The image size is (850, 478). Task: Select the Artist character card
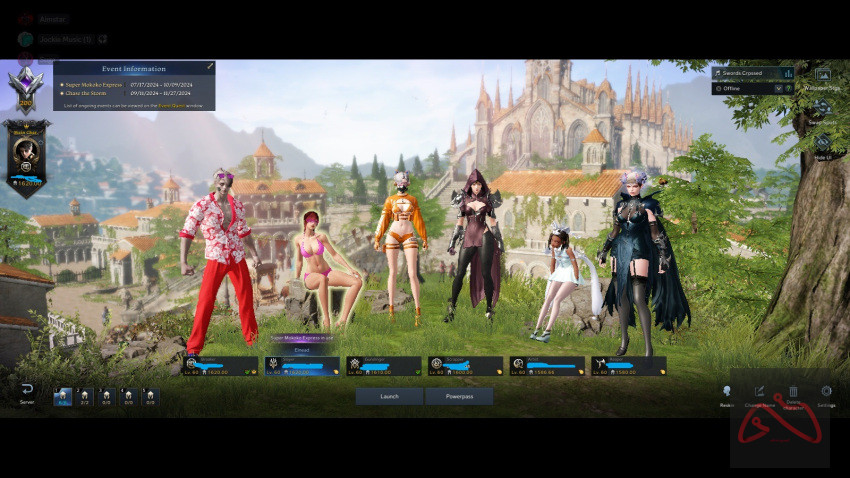(x=547, y=366)
